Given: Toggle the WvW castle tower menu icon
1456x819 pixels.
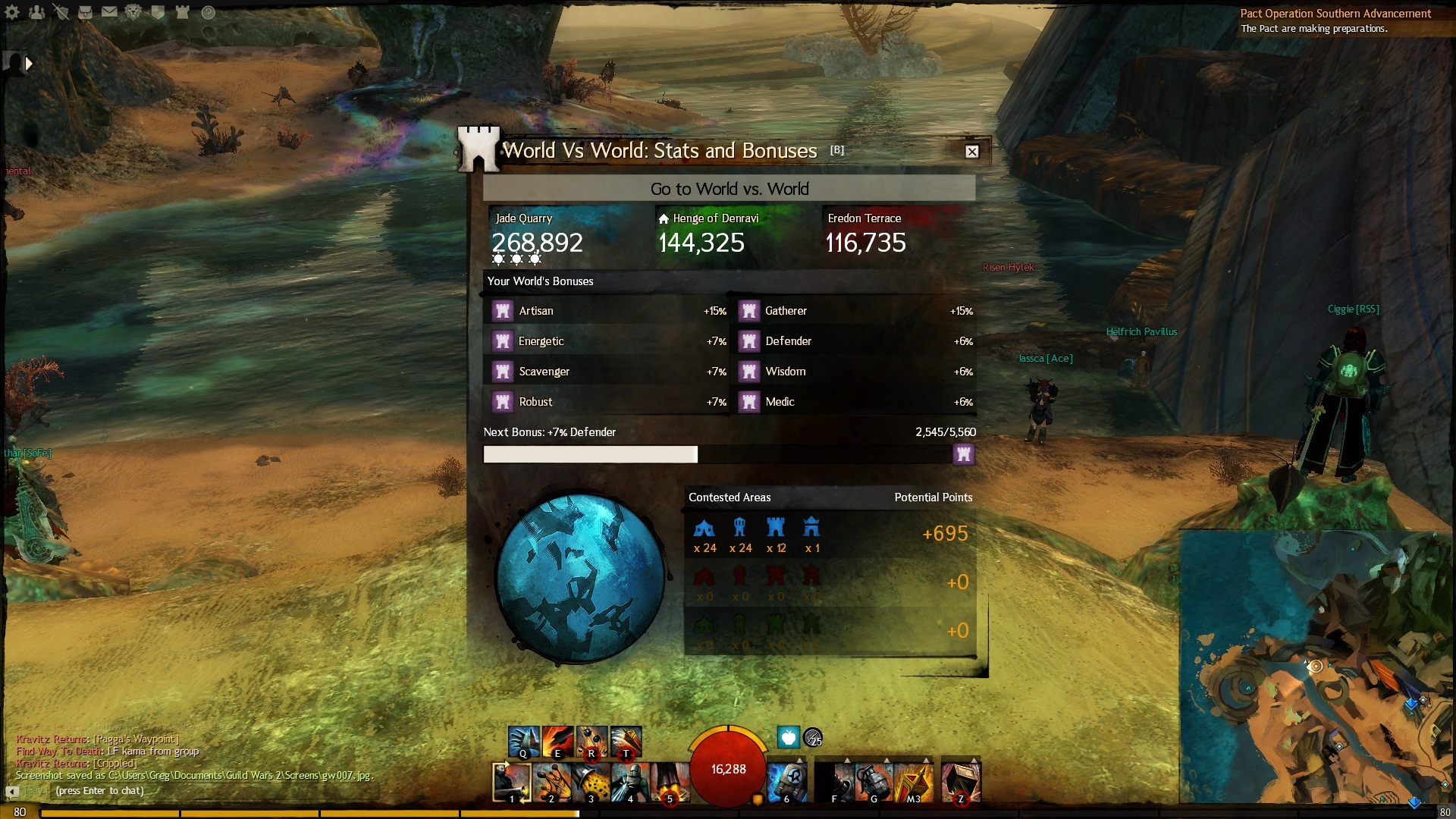Looking at the screenshot, I should 182,12.
